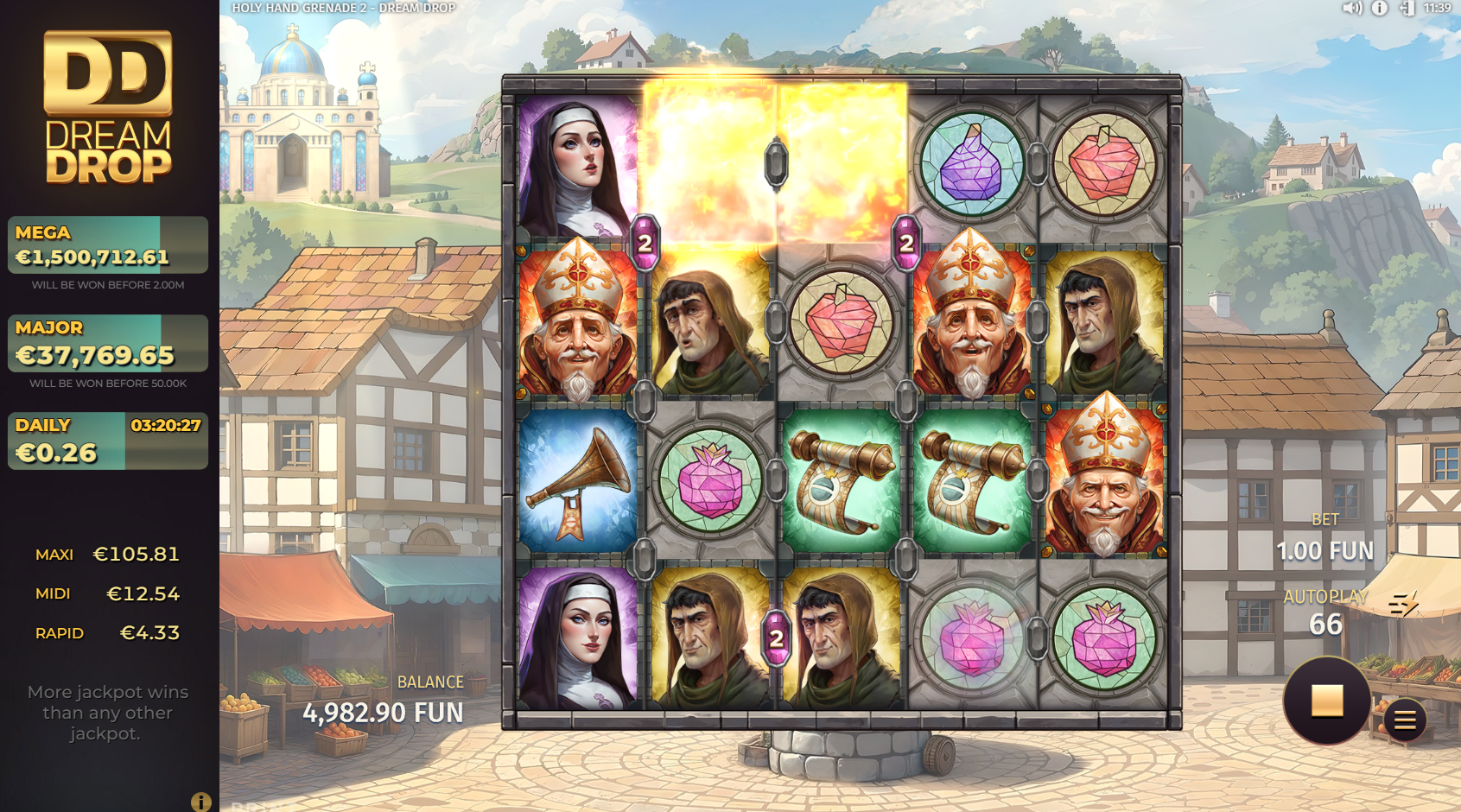Open the hamburger game menu
The height and width of the screenshot is (812, 1461).
point(1405,720)
